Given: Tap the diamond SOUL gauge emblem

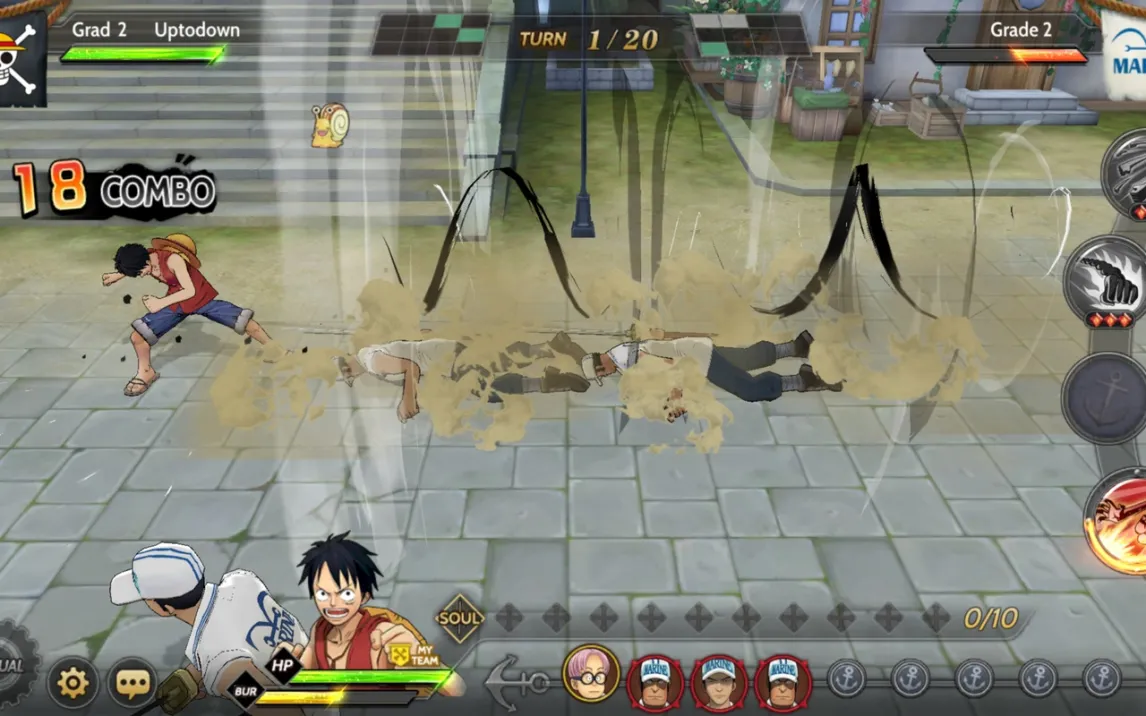Looking at the screenshot, I should pyautogui.click(x=460, y=619).
